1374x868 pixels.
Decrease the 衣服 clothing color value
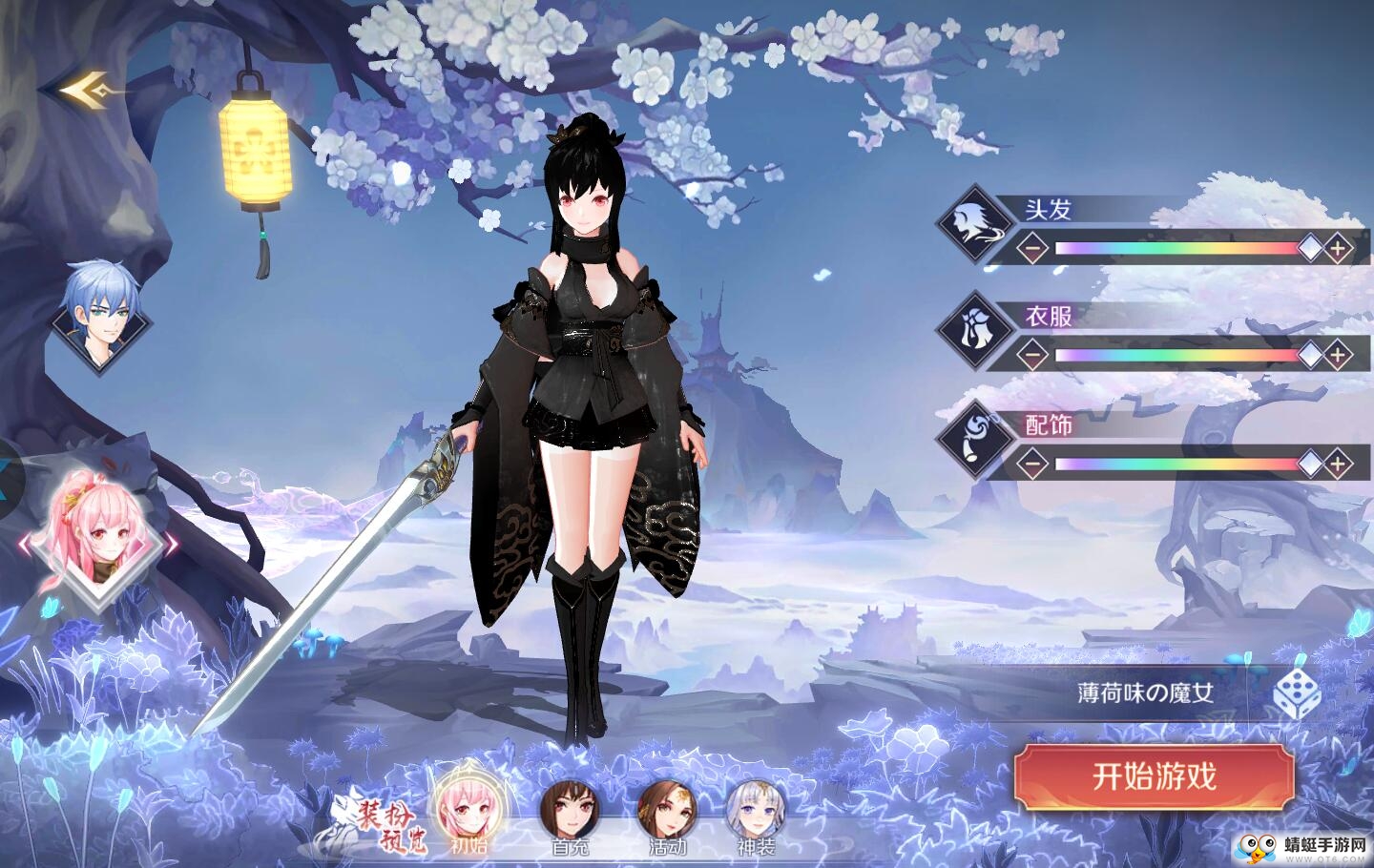point(1030,356)
